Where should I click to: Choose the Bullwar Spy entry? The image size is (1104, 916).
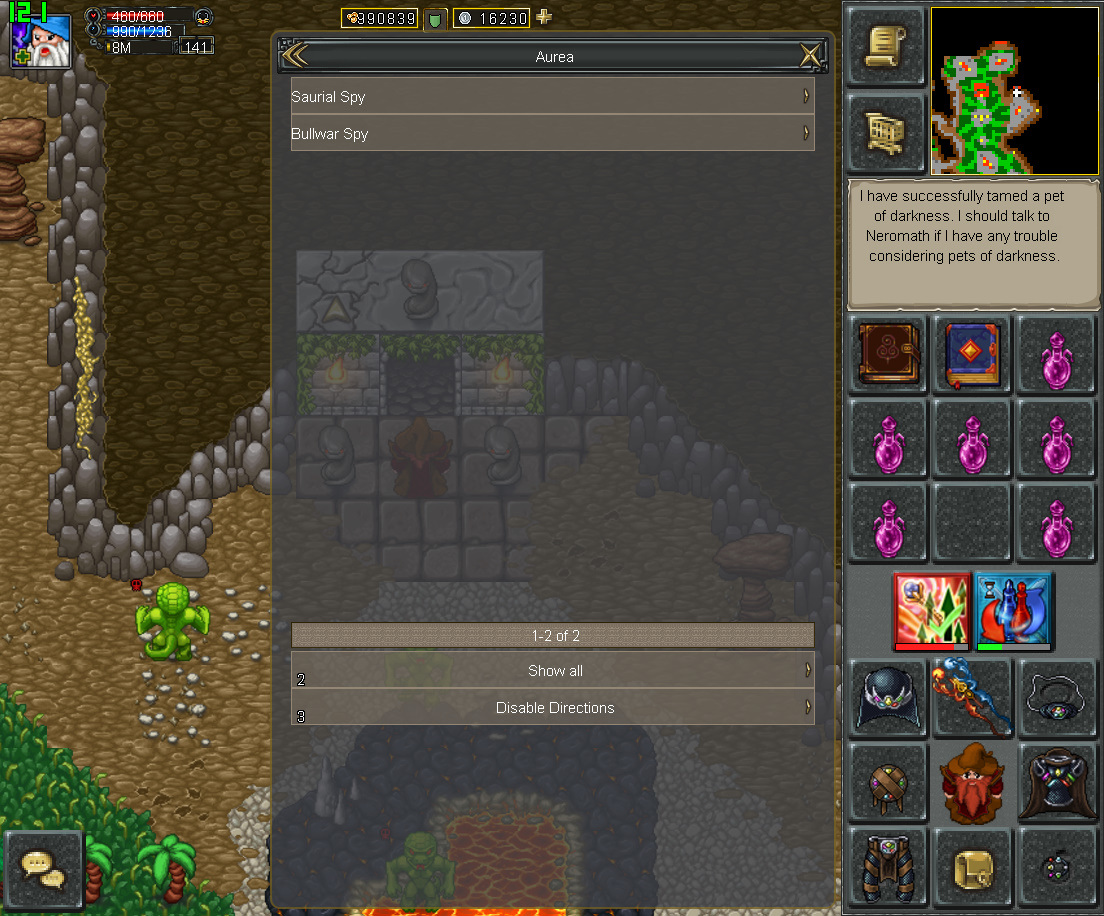pos(552,133)
